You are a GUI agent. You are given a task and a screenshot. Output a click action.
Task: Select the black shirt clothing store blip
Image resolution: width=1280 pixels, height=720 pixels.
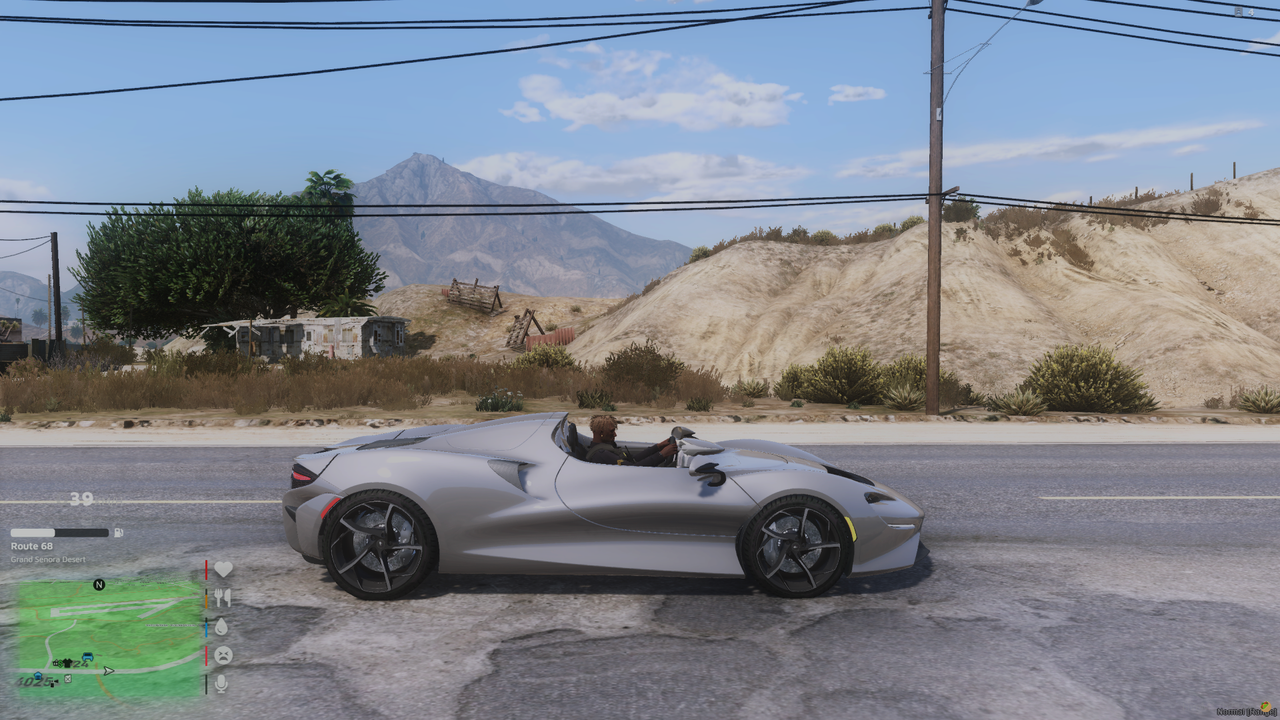pos(67,663)
